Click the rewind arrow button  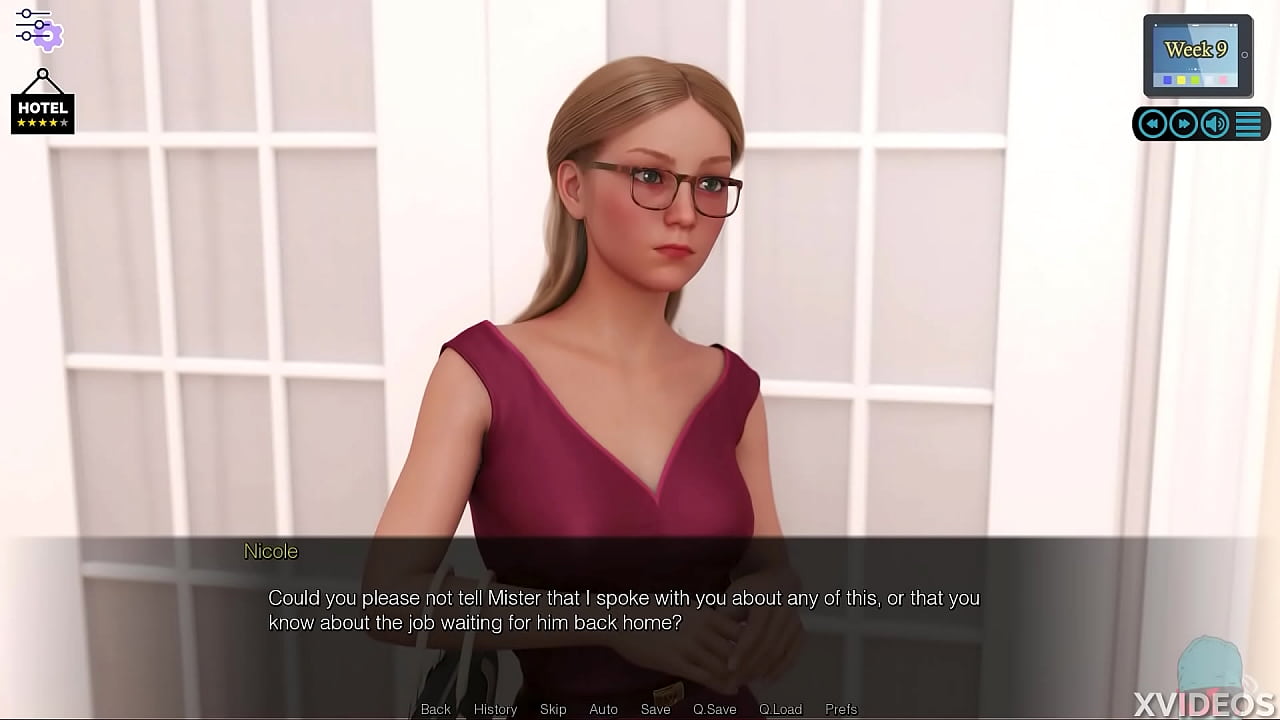pos(1153,124)
